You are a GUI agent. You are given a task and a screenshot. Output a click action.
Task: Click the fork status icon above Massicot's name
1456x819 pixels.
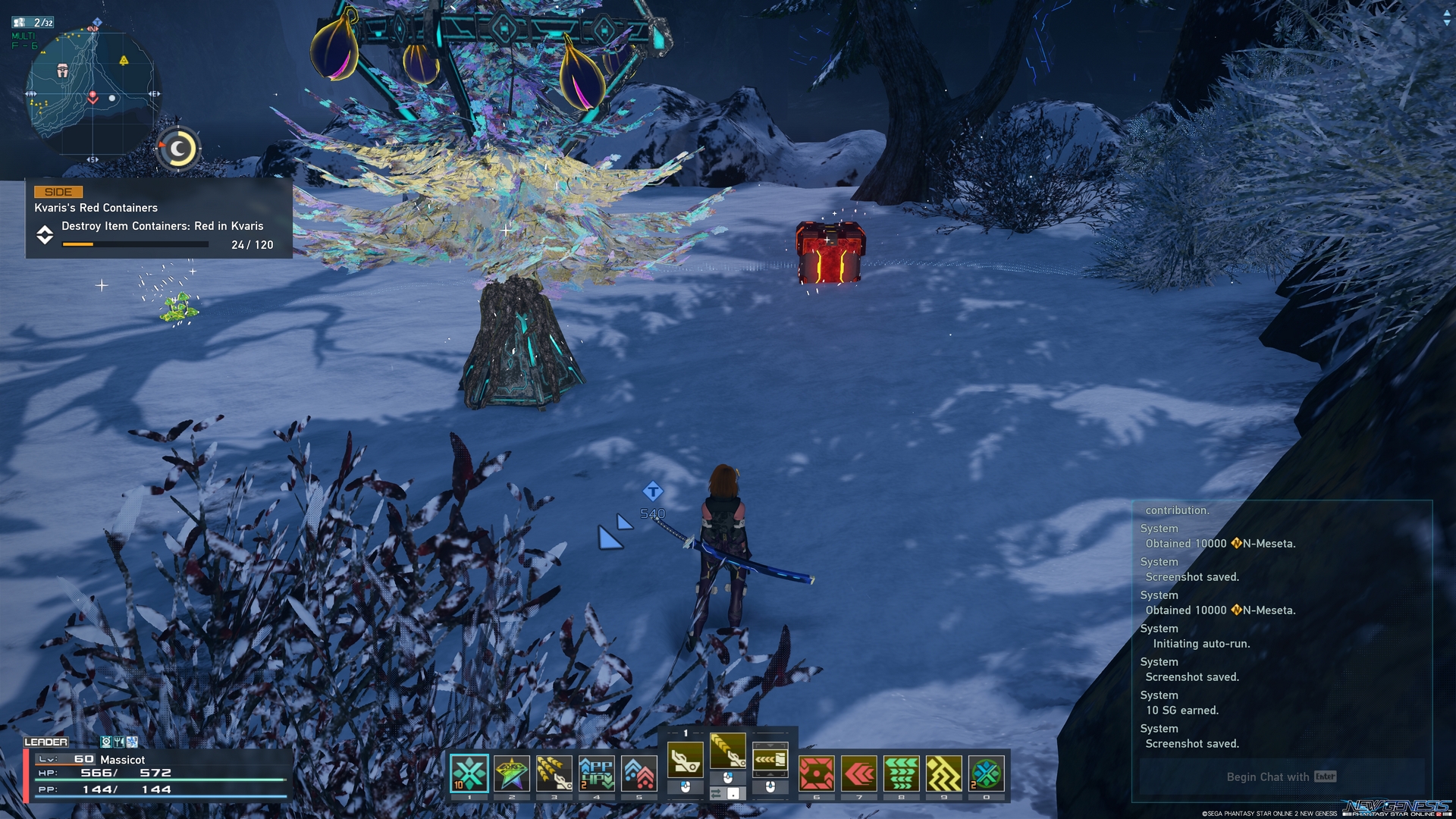click(x=119, y=742)
